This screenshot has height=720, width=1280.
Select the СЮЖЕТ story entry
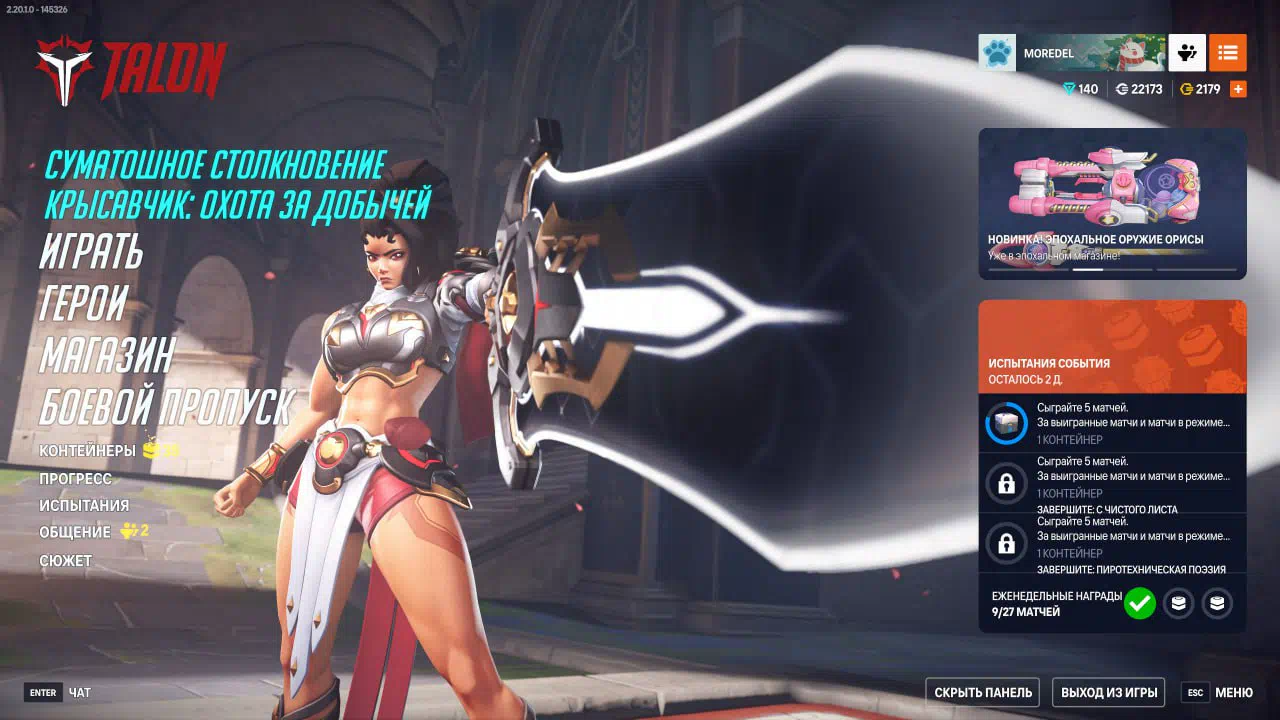coord(65,561)
